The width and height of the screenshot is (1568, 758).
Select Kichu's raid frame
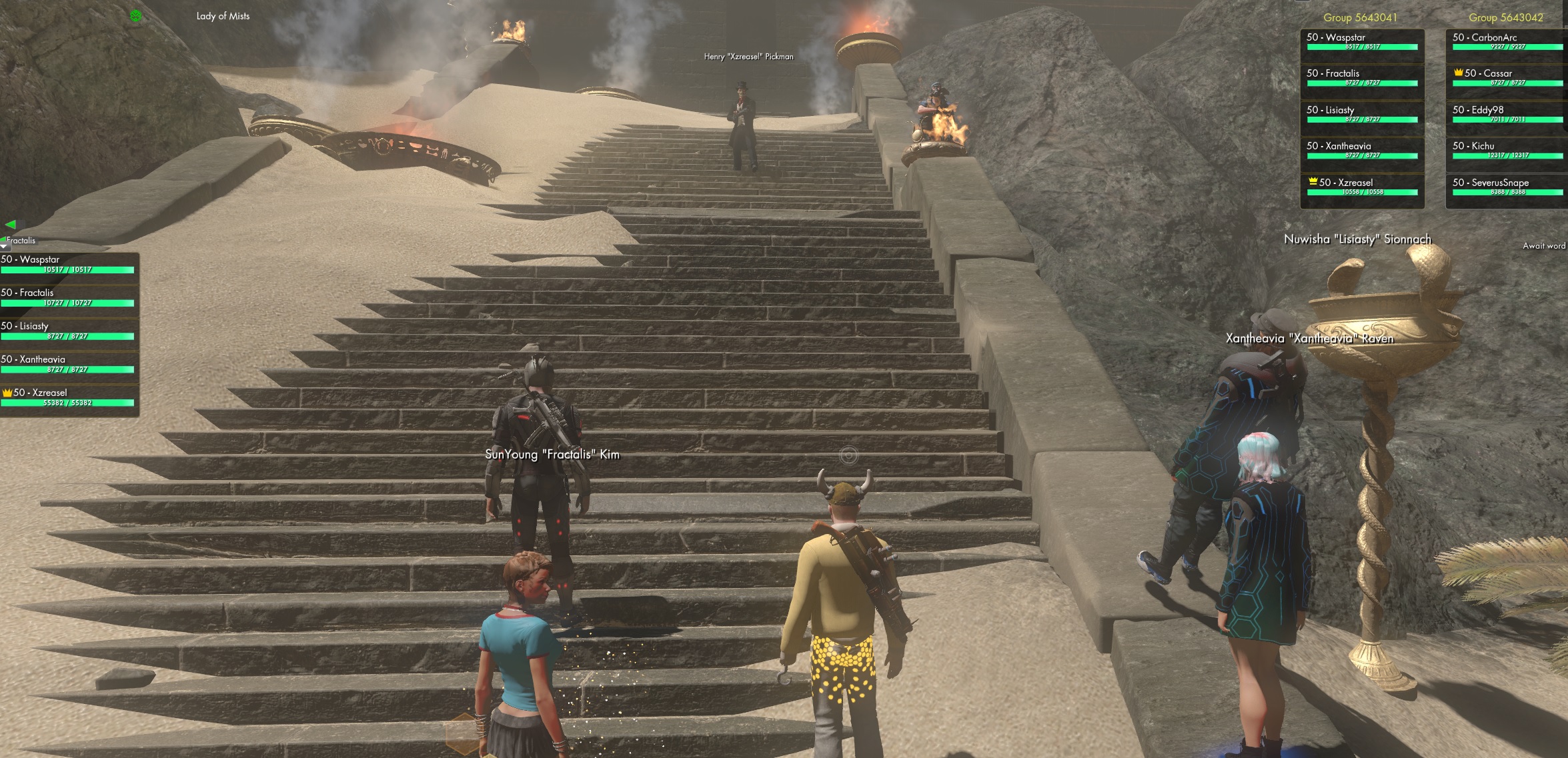pos(1507,150)
